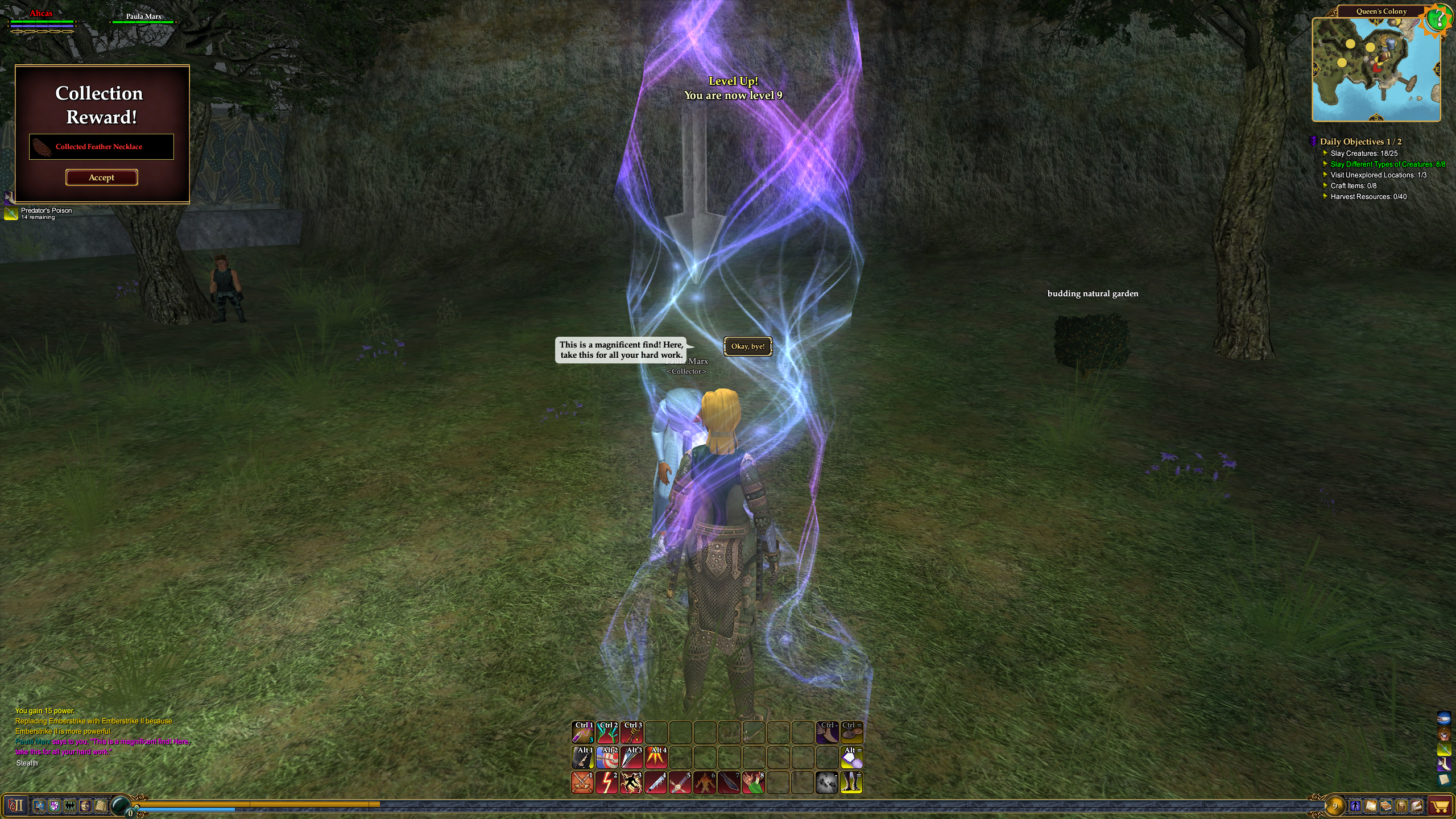Use the purple potion in Ctrl 1 slot
This screenshot has width=1456, height=819.
582,733
